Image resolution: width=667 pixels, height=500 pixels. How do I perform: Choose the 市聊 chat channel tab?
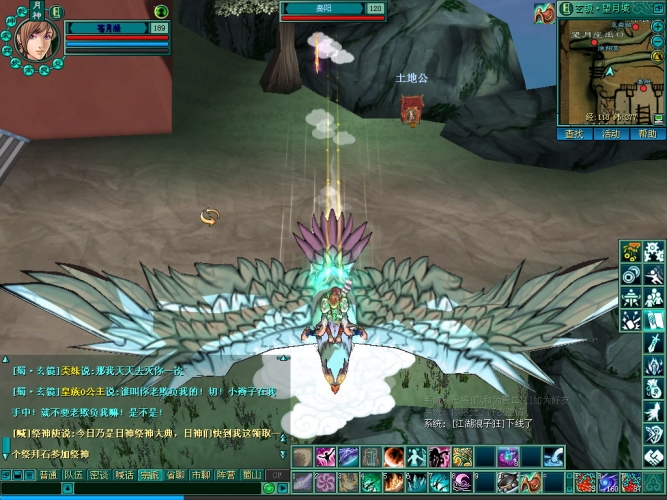click(x=200, y=475)
